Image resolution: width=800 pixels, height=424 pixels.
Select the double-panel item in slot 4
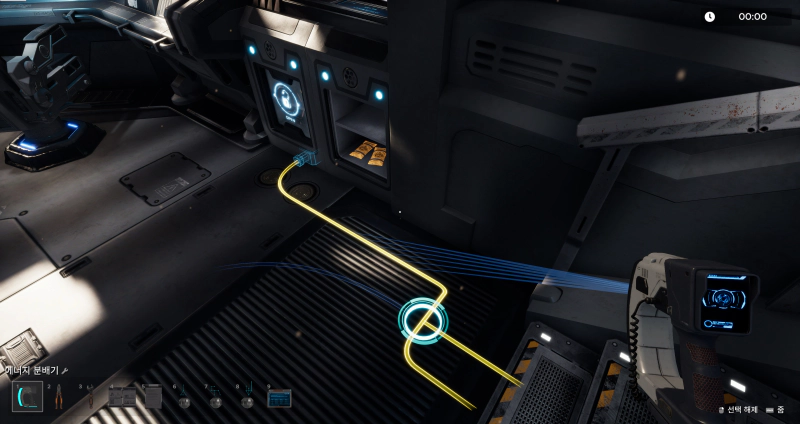pyautogui.click(x=122, y=397)
